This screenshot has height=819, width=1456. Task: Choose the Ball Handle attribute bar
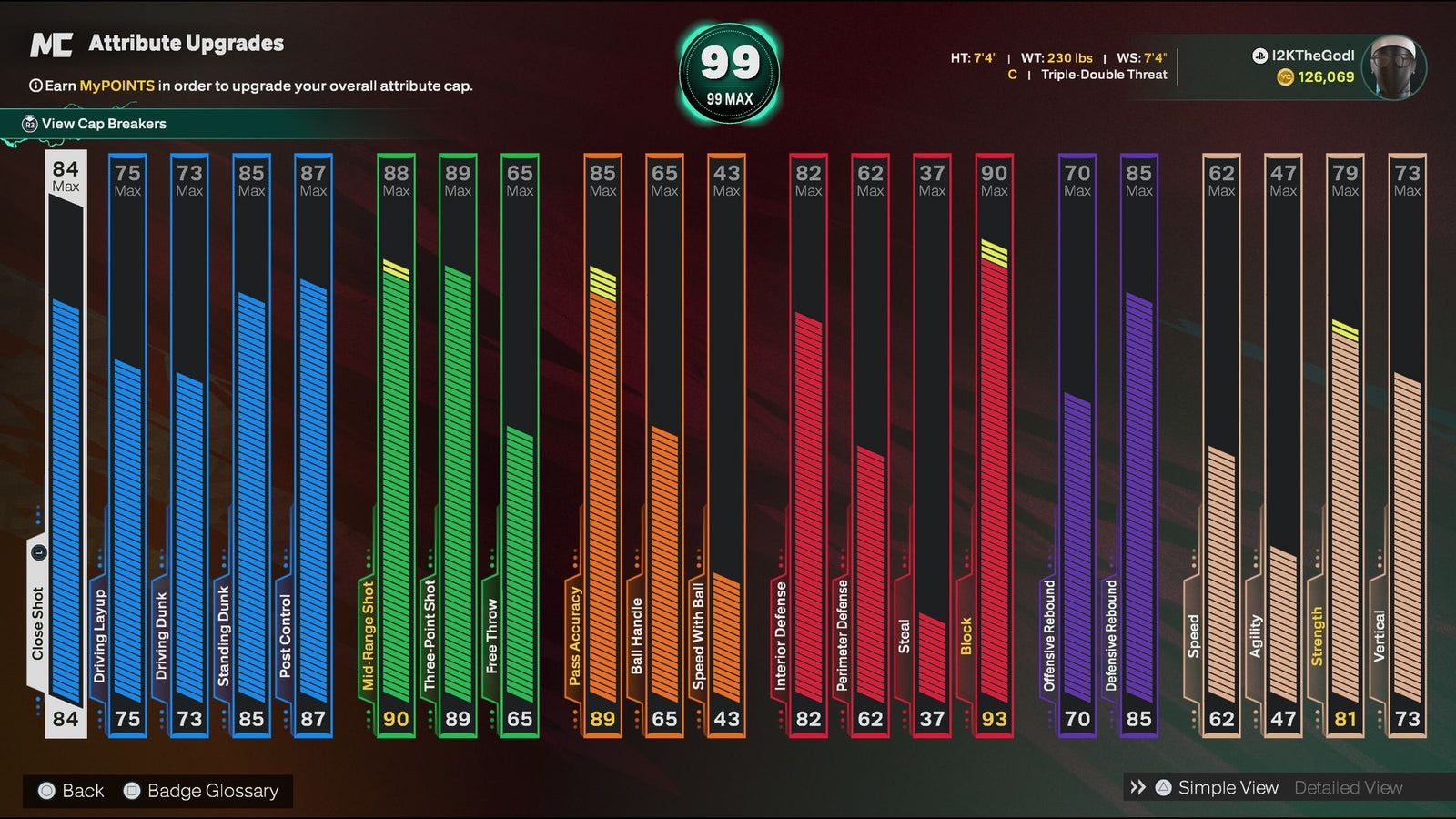[x=664, y=446]
